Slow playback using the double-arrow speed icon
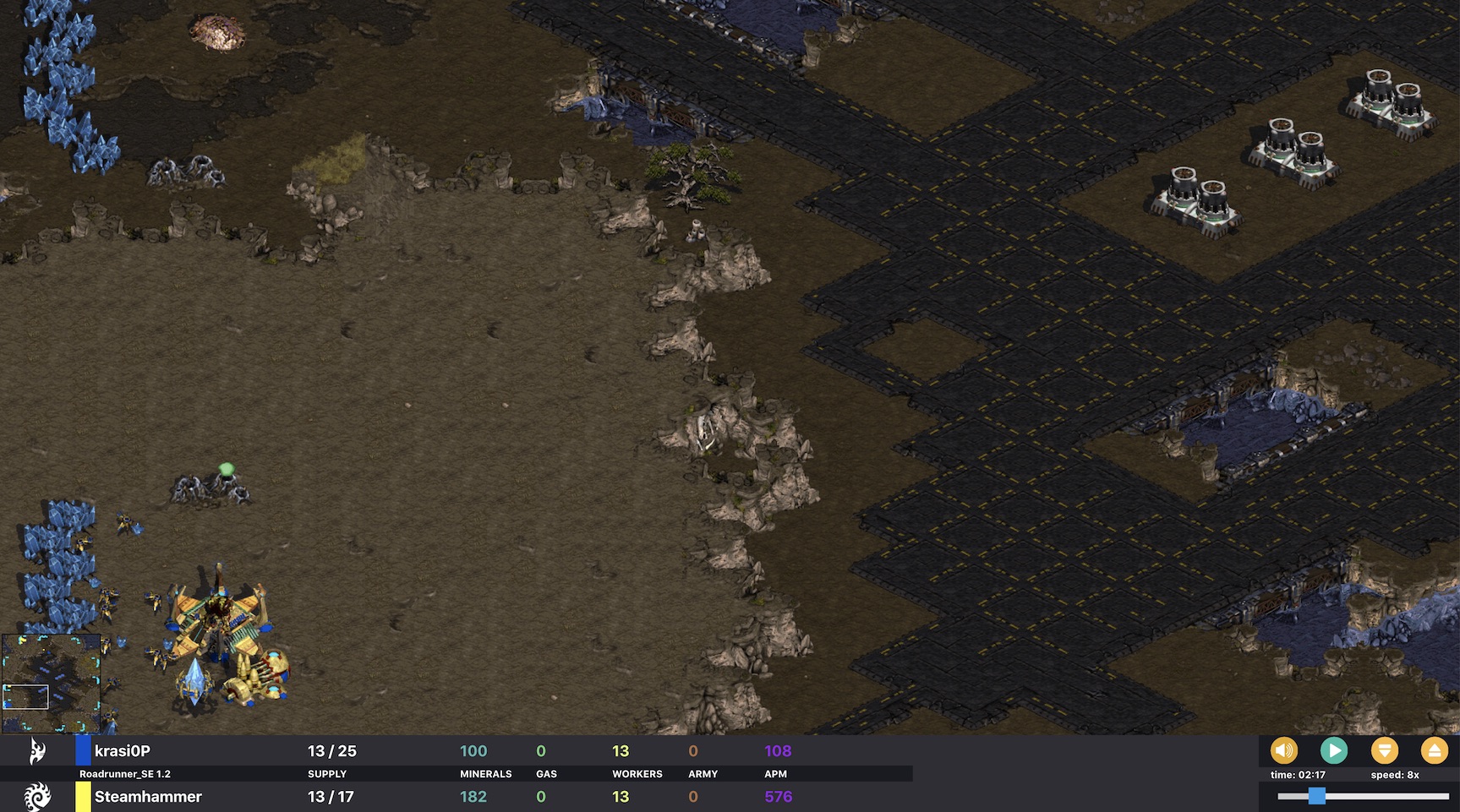The image size is (1460, 812). (1386, 749)
